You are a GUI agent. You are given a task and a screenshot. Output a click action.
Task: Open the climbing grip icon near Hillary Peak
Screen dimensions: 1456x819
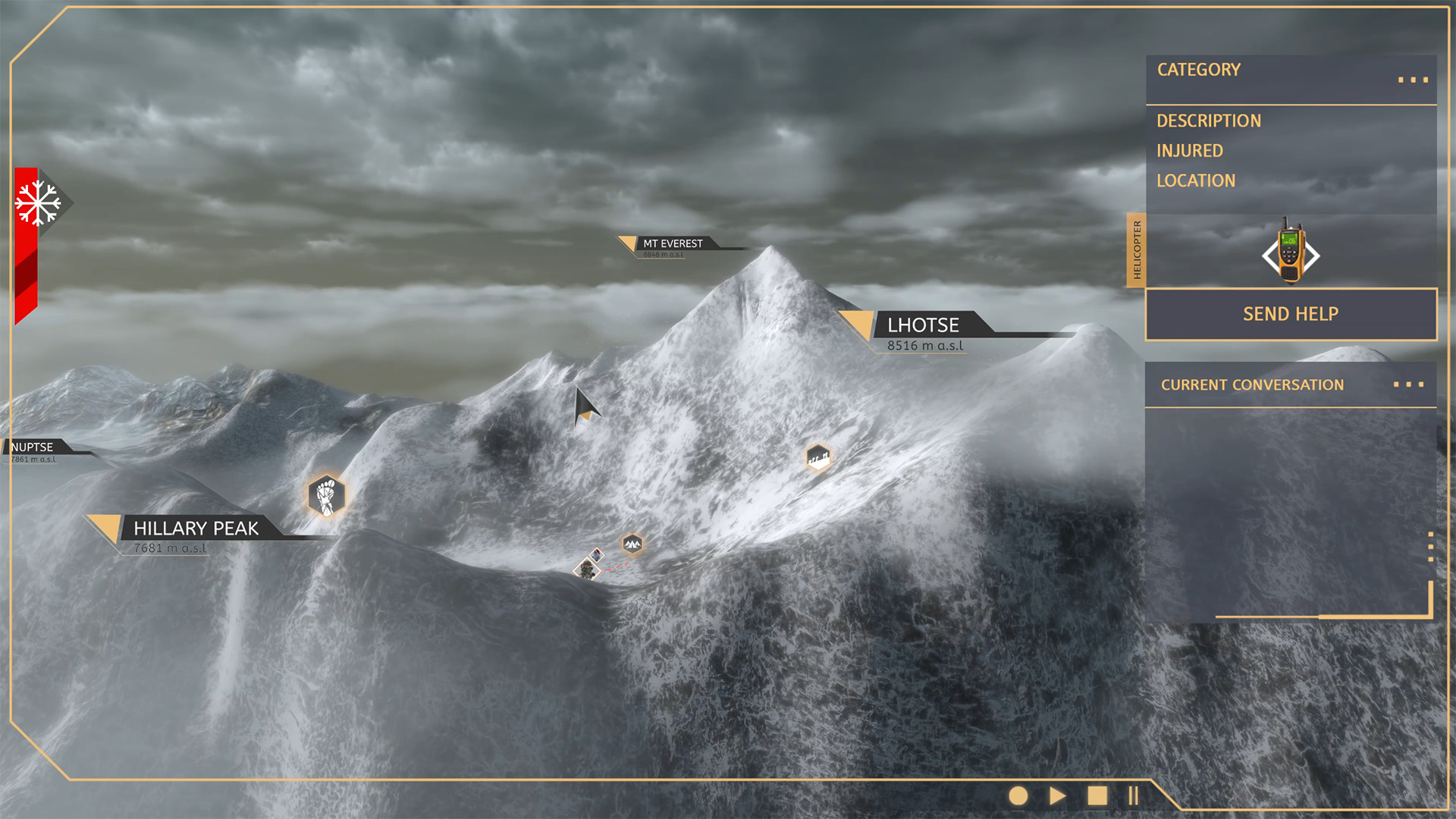pyautogui.click(x=326, y=494)
